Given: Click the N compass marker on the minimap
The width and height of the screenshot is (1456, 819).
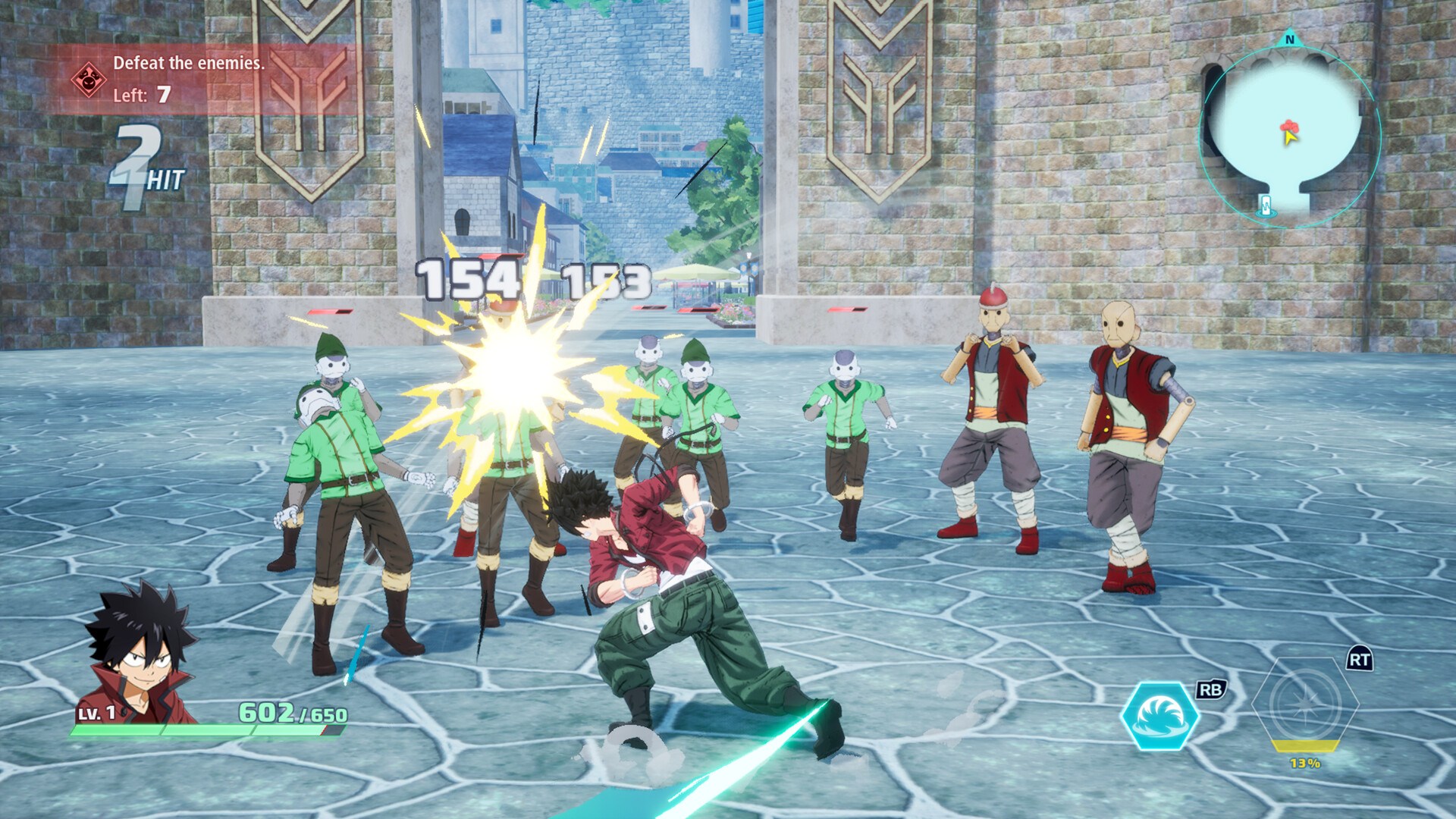Looking at the screenshot, I should click(1290, 38).
